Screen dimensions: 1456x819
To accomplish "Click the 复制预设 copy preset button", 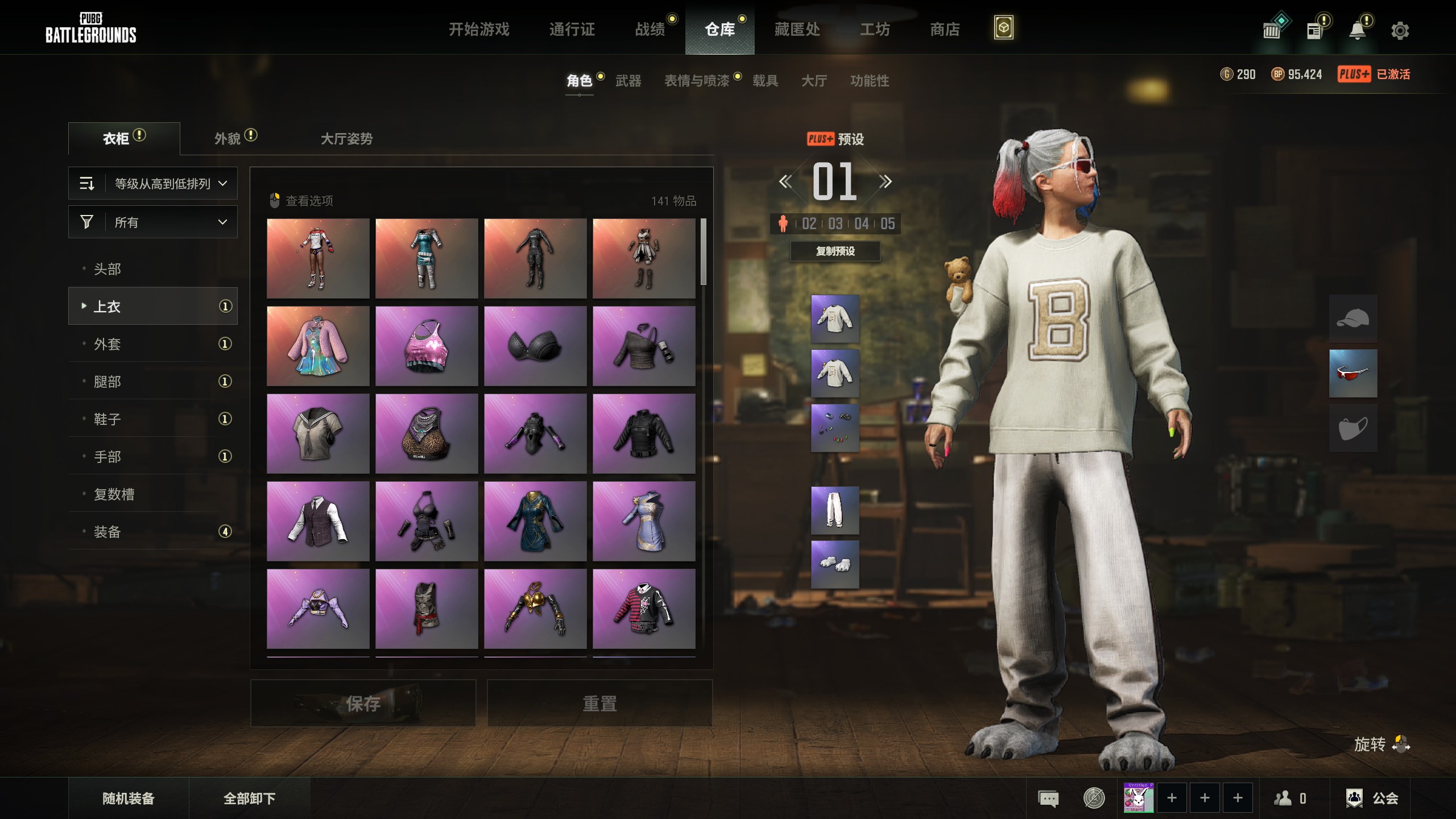I will 835,251.
